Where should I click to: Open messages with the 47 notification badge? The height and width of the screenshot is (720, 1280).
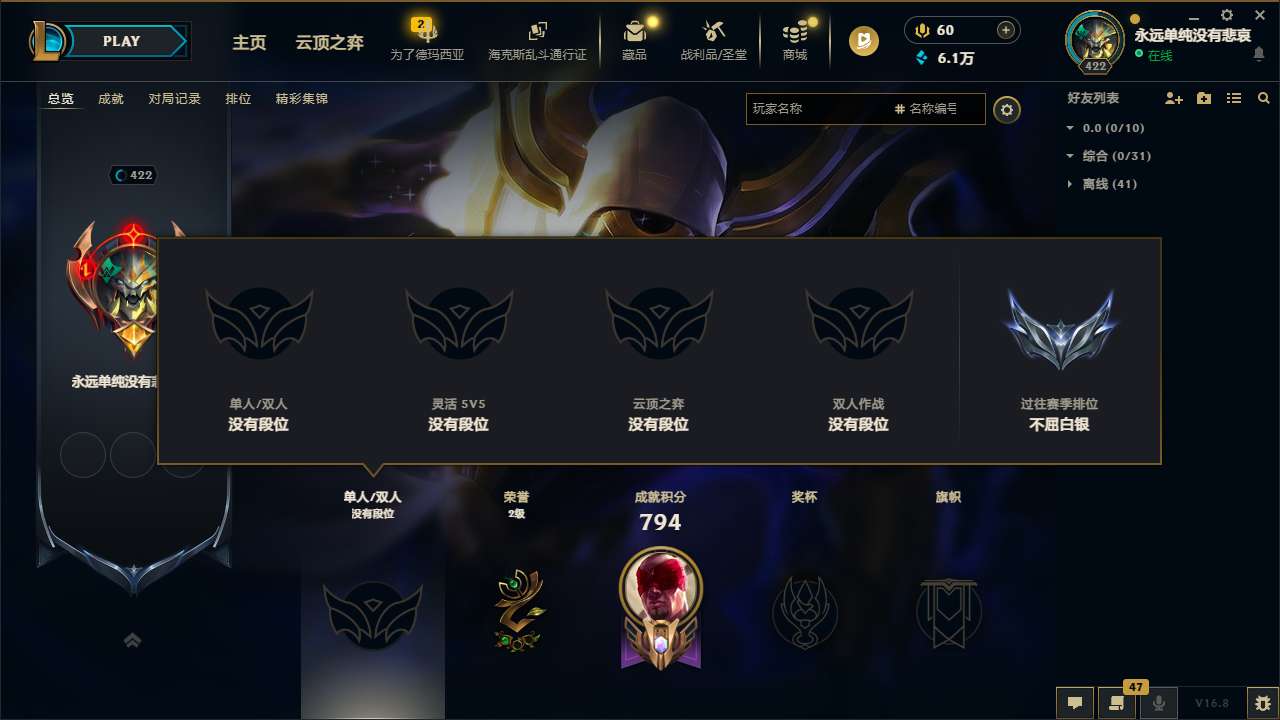pyautogui.click(x=1117, y=703)
